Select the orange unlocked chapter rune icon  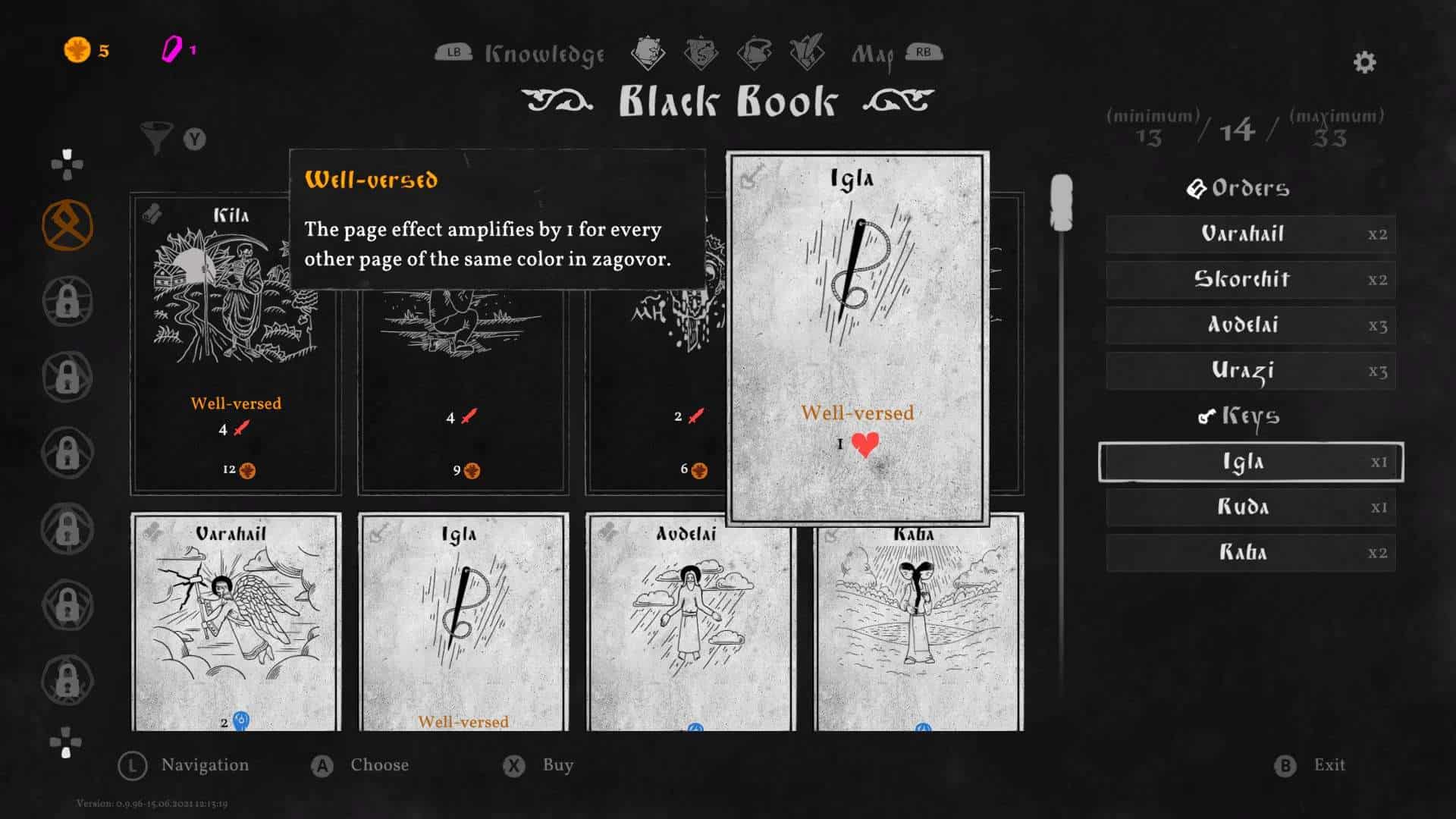click(67, 225)
